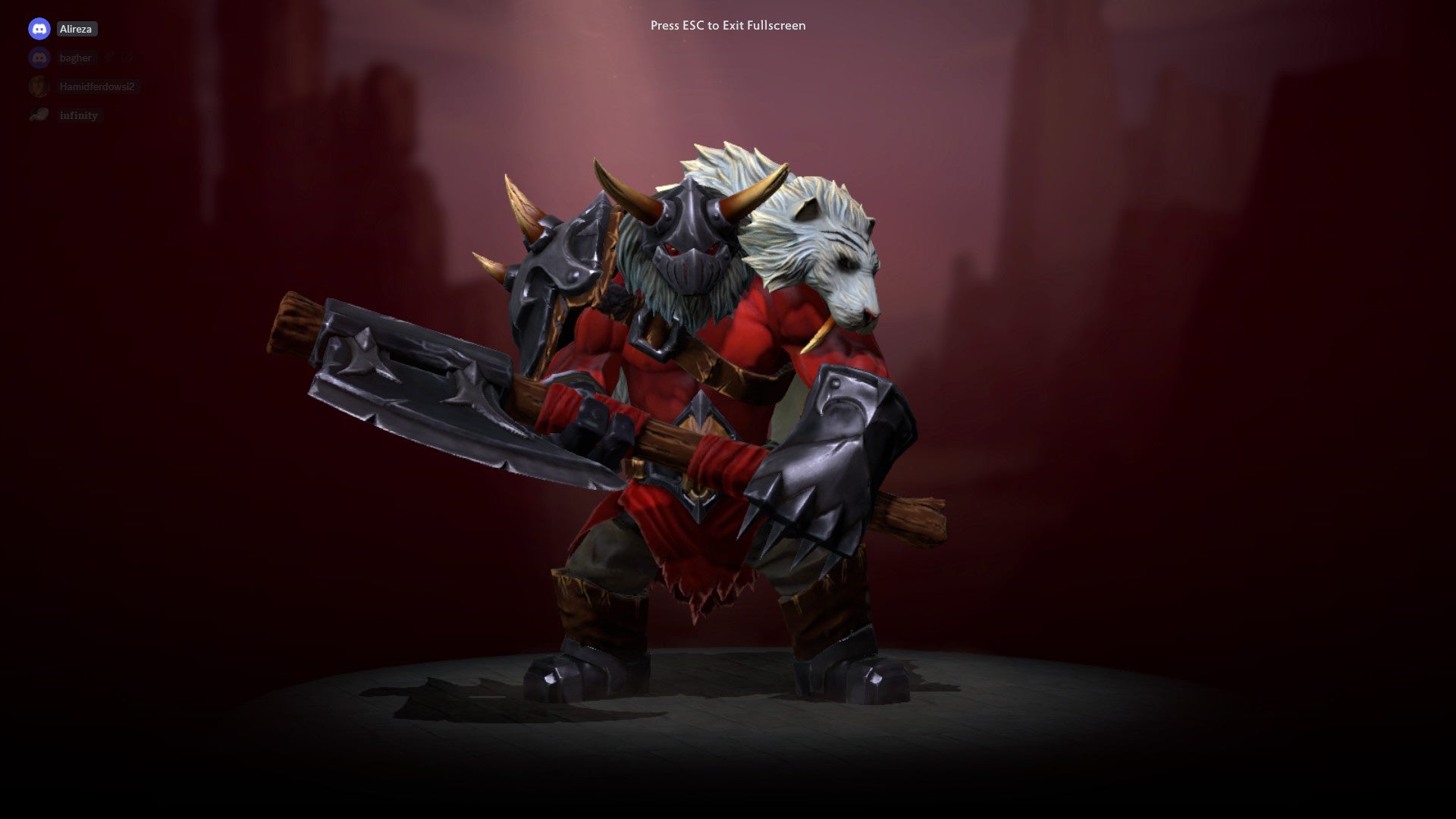Viewport: 1456px width, 819px height.
Task: Click the bagher username label
Action: click(76, 58)
